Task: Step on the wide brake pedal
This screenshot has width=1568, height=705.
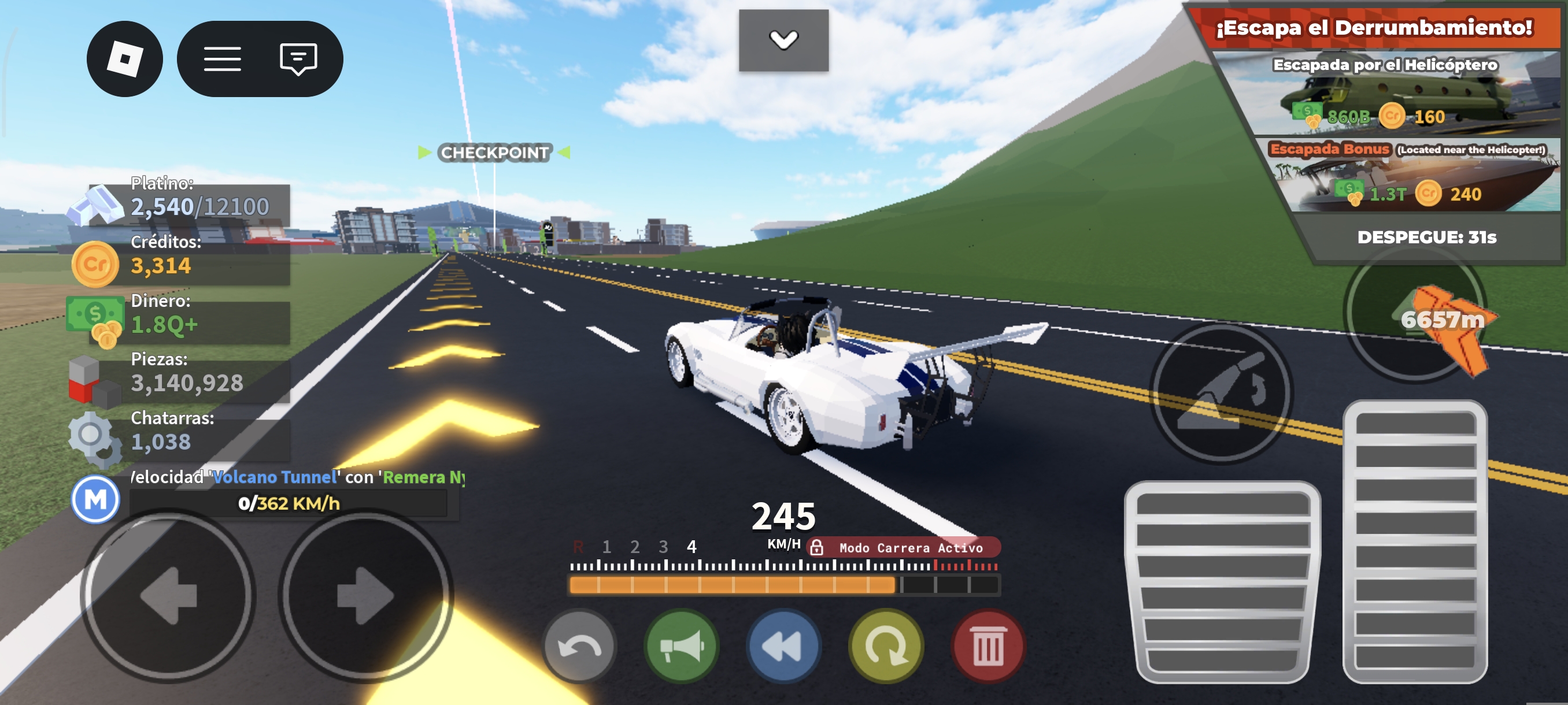Action: pyautogui.click(x=1222, y=582)
